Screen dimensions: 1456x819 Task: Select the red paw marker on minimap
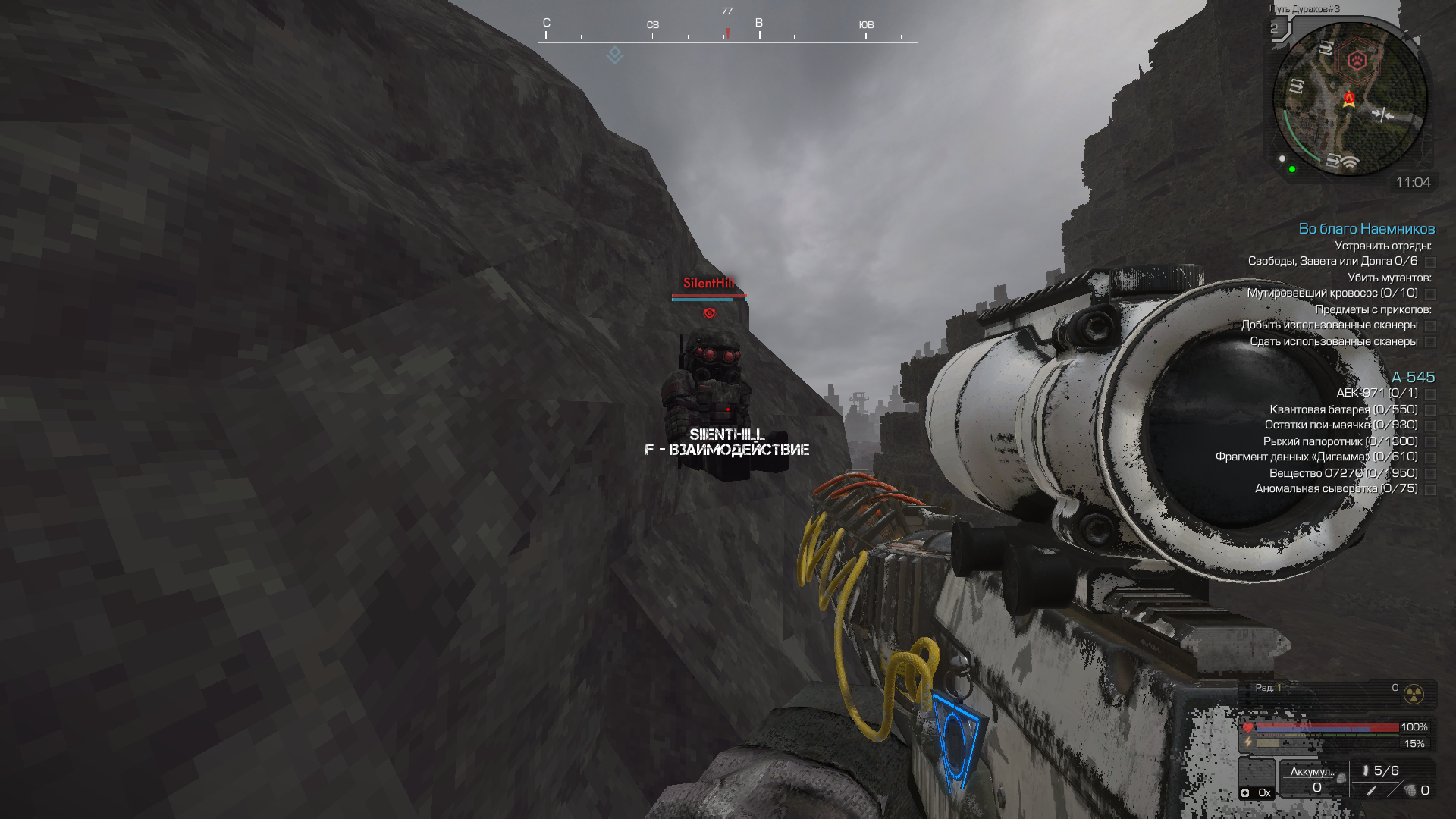[1357, 60]
